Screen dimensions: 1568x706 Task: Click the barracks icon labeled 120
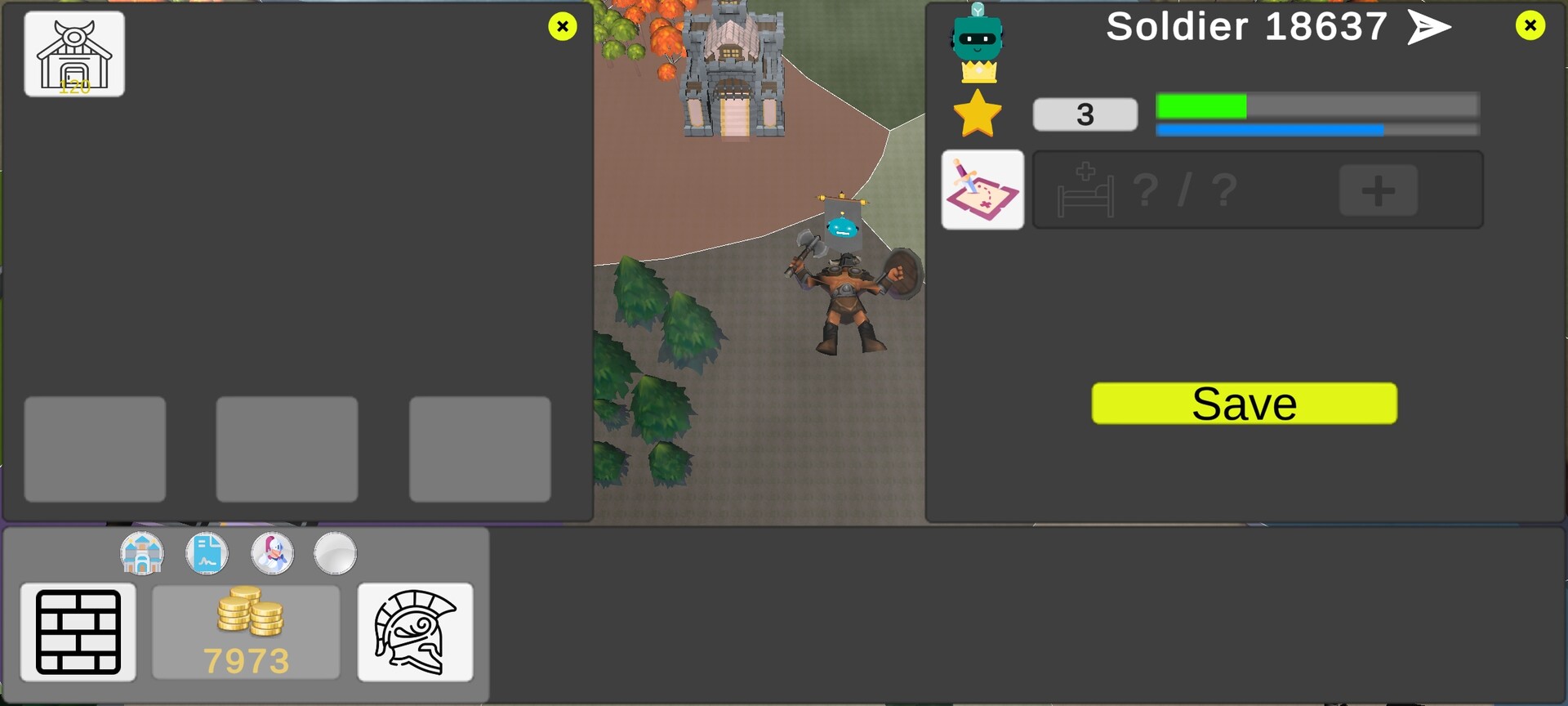click(x=73, y=53)
